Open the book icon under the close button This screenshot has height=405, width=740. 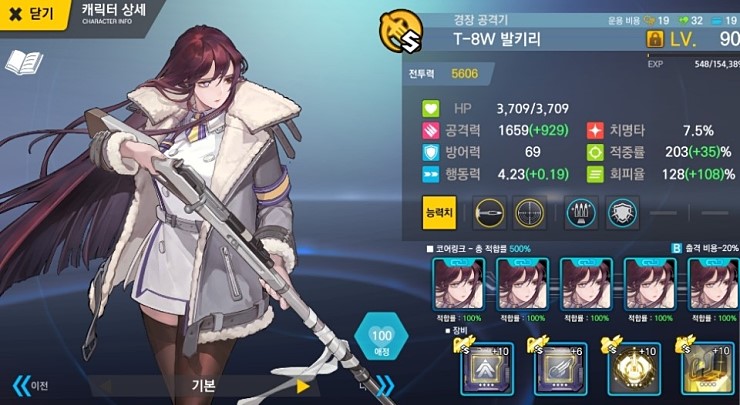pyautogui.click(x=22, y=63)
